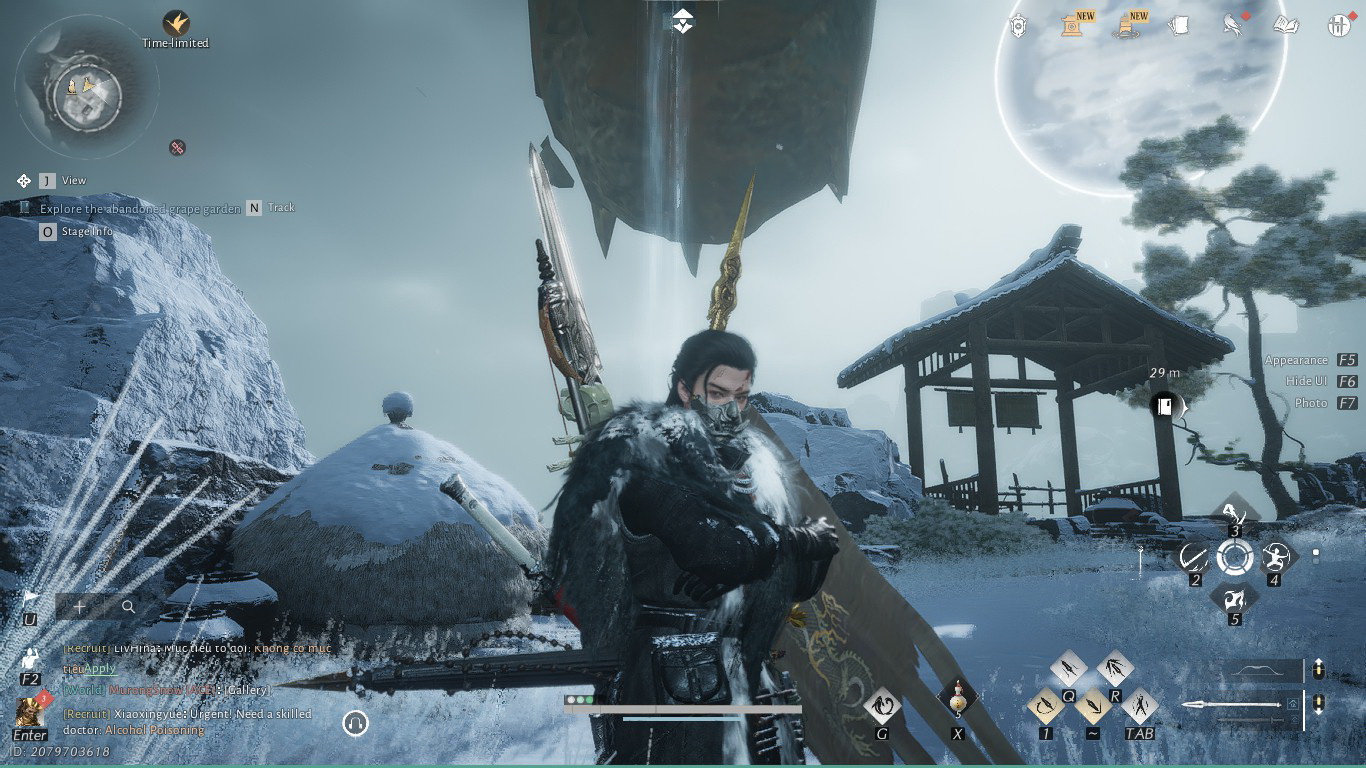This screenshot has width=1366, height=768.
Task: Click the chat plus button
Action: 80,607
